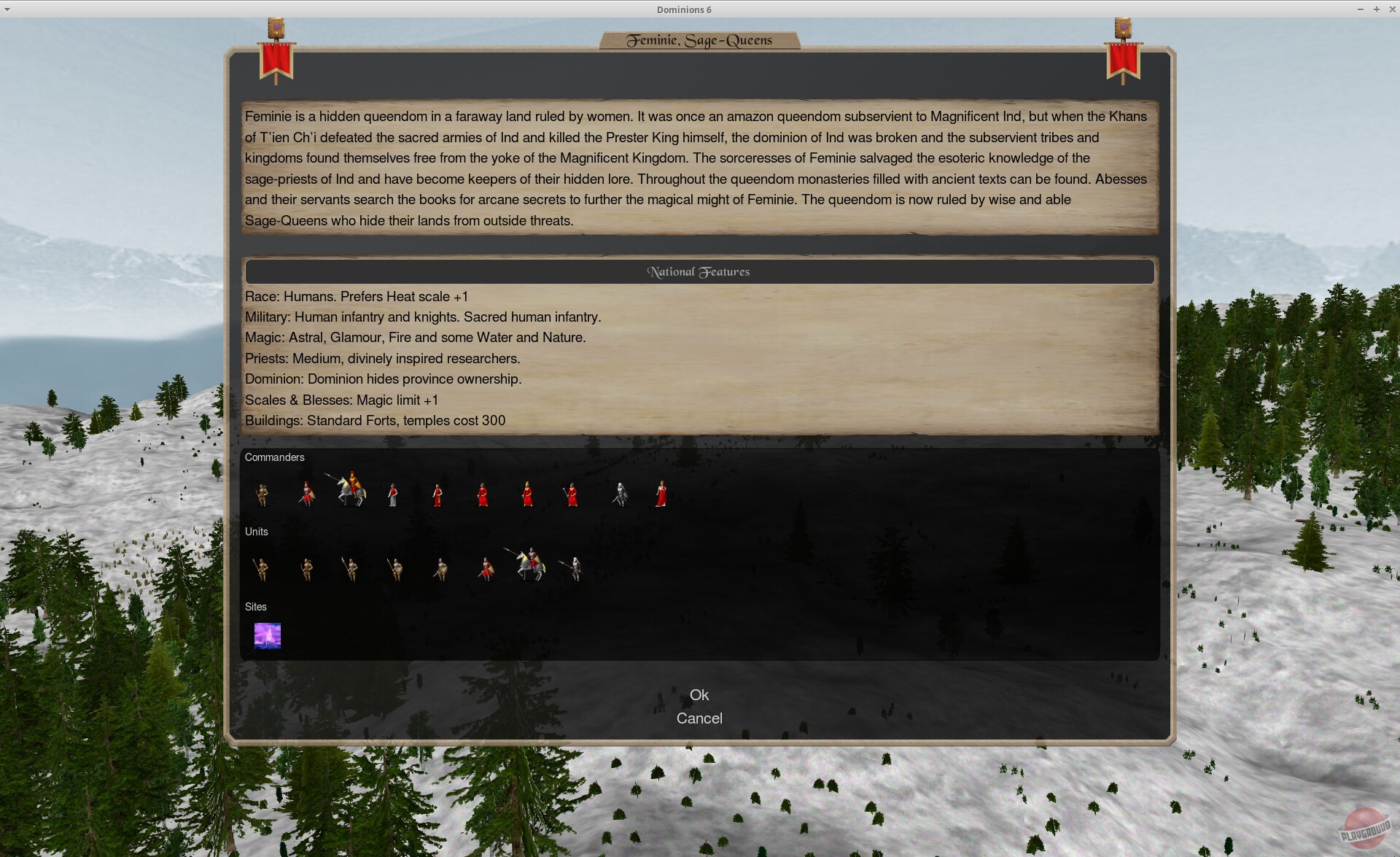Select the archer commander sprite
The height and width of the screenshot is (857, 1400).
point(262,495)
